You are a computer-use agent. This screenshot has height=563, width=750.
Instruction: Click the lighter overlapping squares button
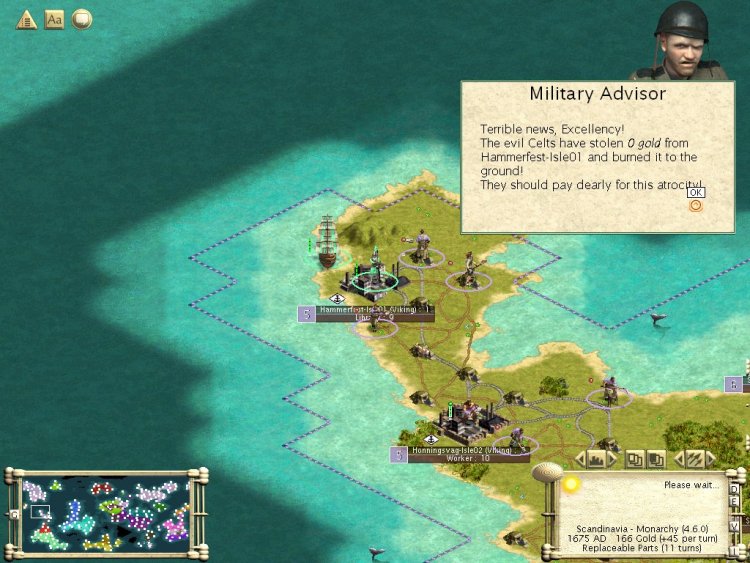pos(636,459)
